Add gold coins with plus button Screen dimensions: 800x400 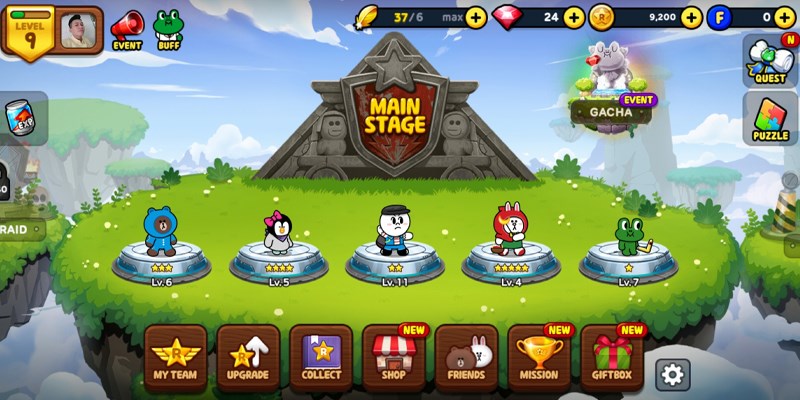click(691, 17)
